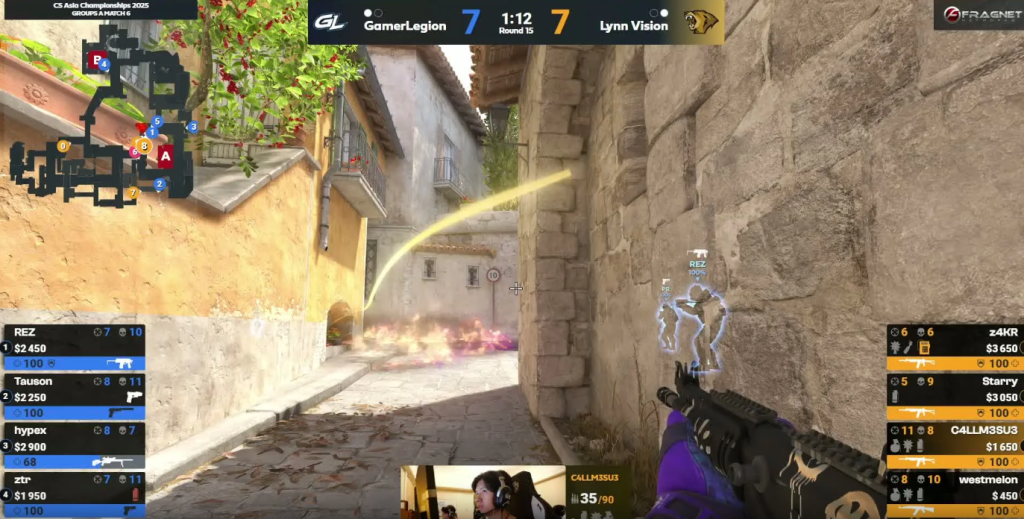Click the Lynn Vision team logo
The width and height of the screenshot is (1024, 519).
pyautogui.click(x=703, y=22)
